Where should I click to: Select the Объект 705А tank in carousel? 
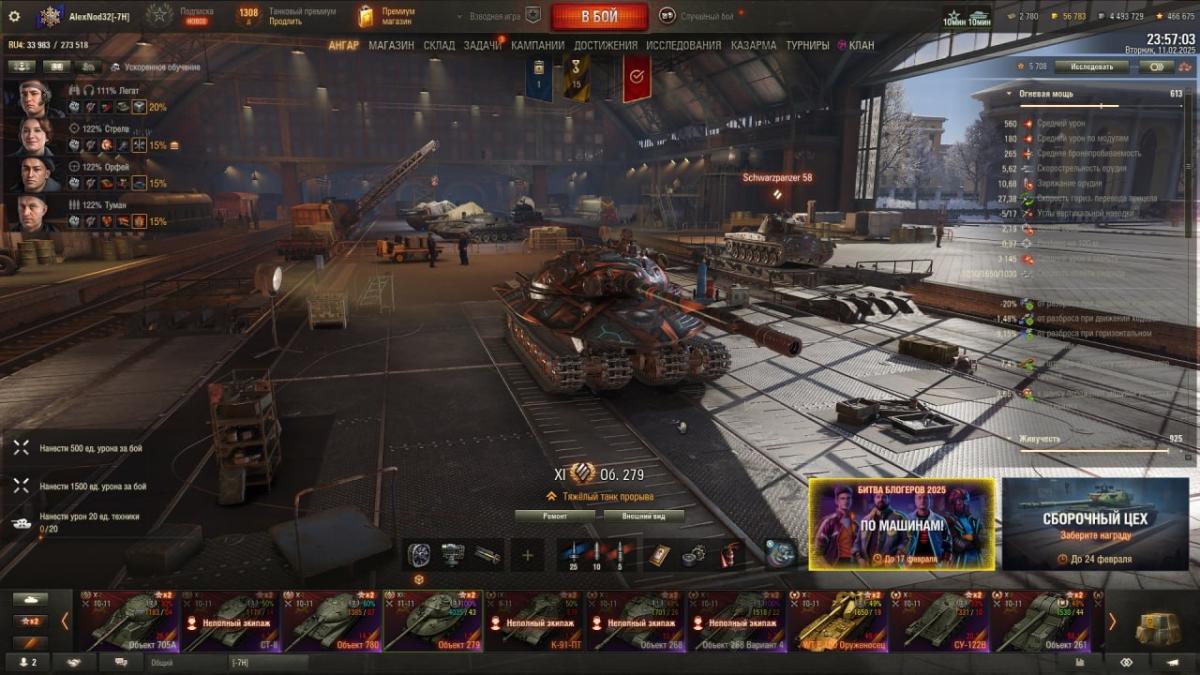click(x=130, y=621)
